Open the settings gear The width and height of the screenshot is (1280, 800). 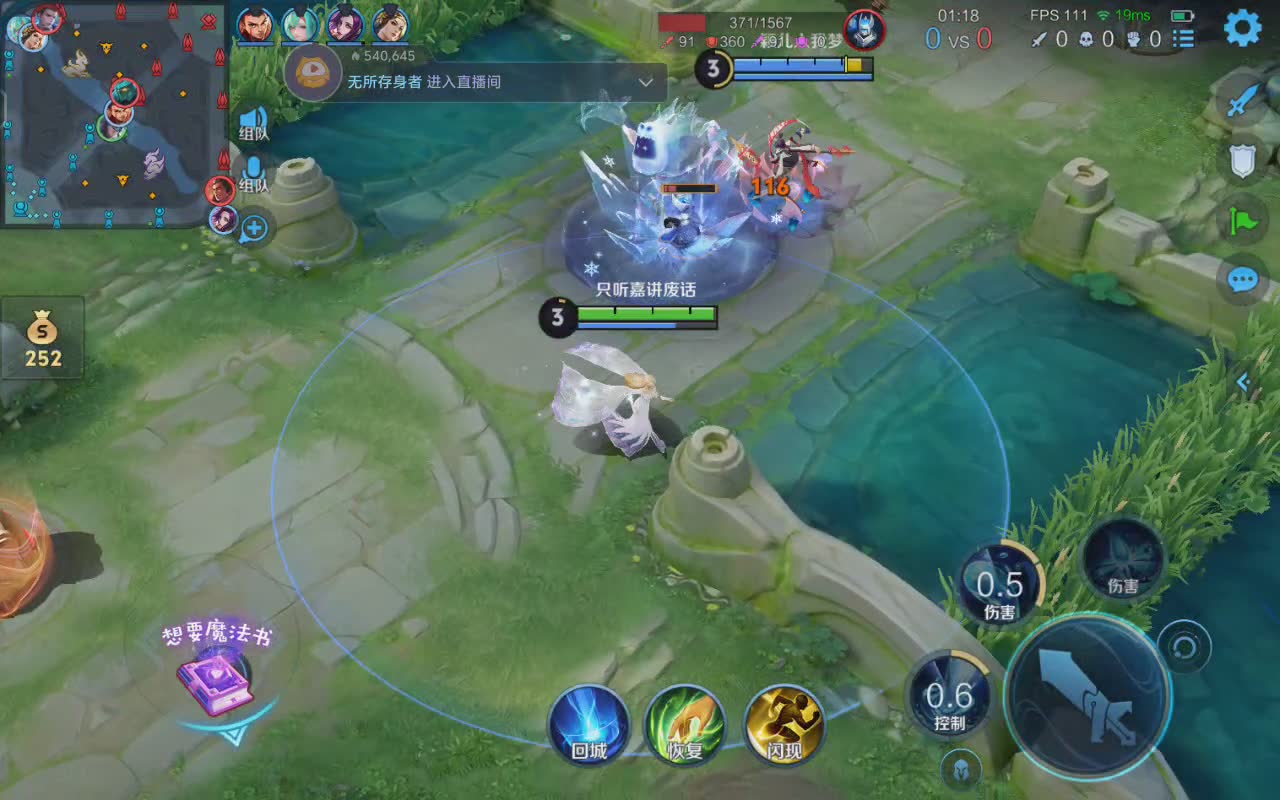1242,28
